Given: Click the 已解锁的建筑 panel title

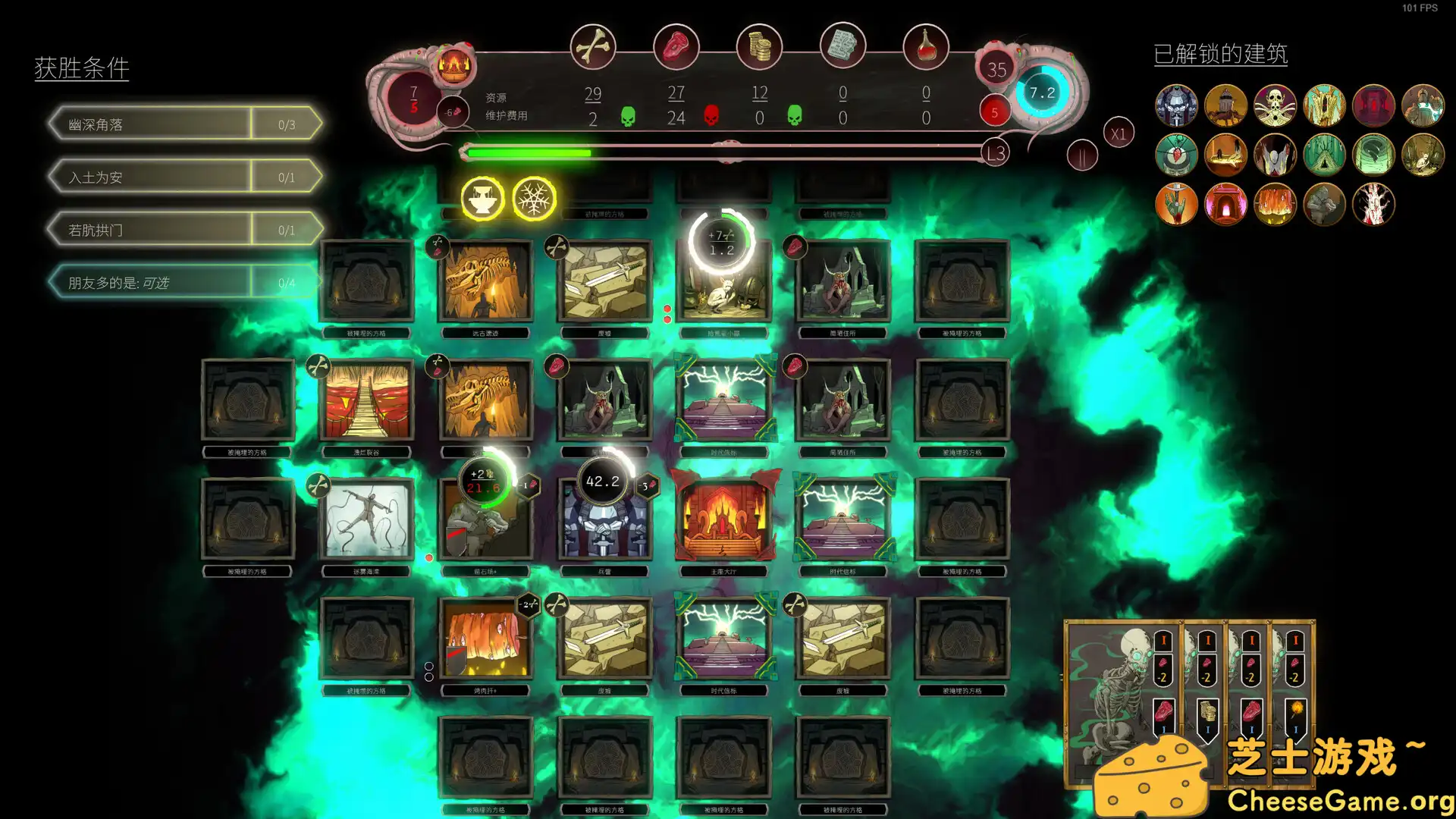Looking at the screenshot, I should coord(1220,54).
